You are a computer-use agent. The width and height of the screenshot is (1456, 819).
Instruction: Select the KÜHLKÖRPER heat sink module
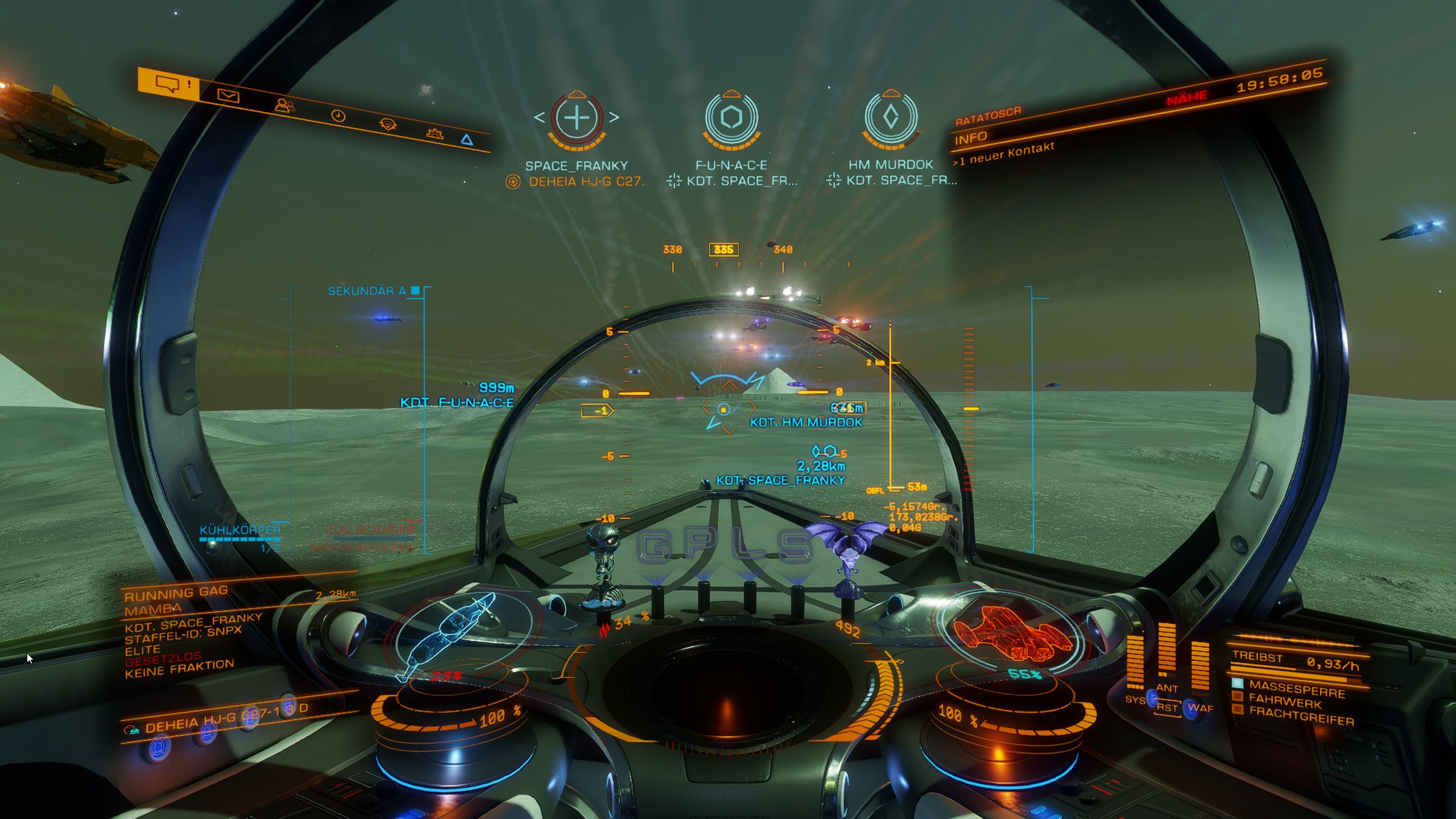239,530
